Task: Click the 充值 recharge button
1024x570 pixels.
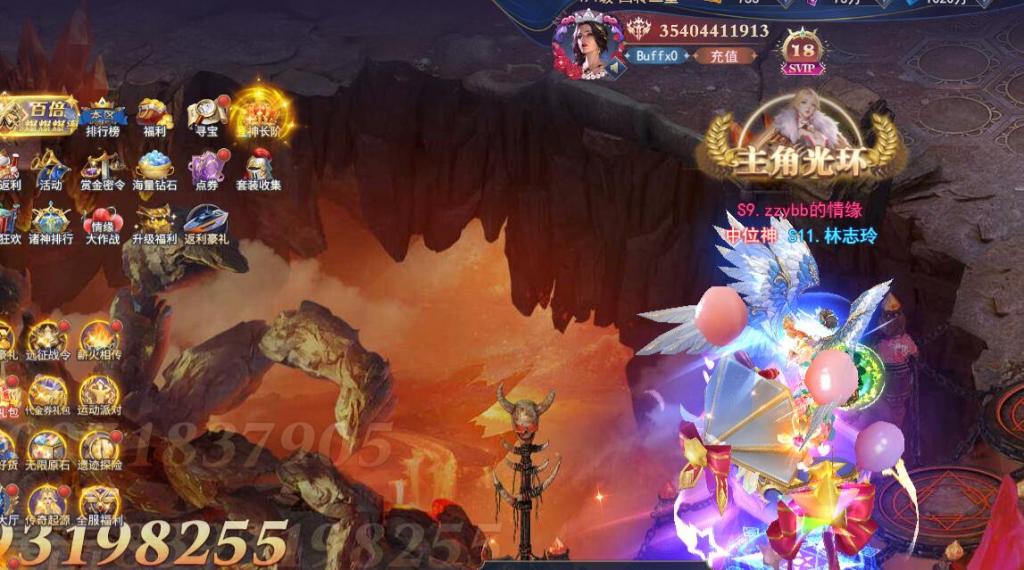Action: (724, 56)
